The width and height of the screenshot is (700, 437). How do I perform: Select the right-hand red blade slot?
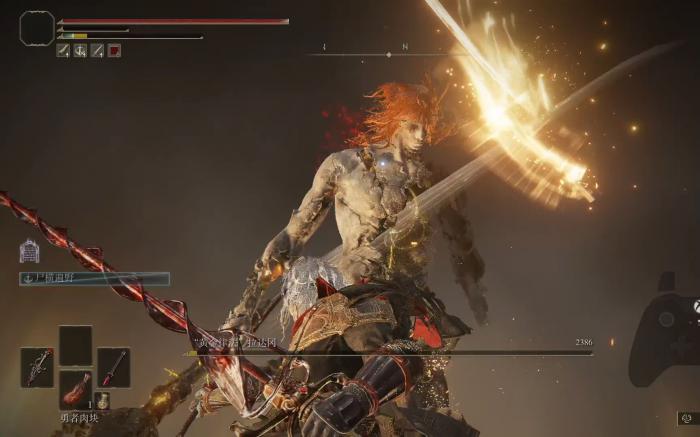[x=113, y=367]
